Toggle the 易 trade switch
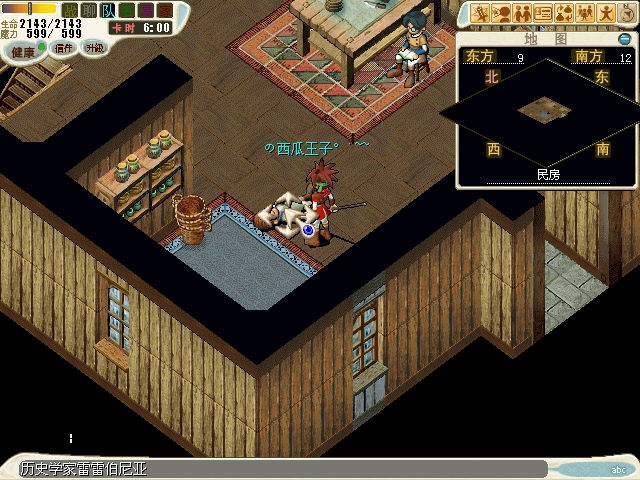Screen dimensions: 640x480 point(146,10)
